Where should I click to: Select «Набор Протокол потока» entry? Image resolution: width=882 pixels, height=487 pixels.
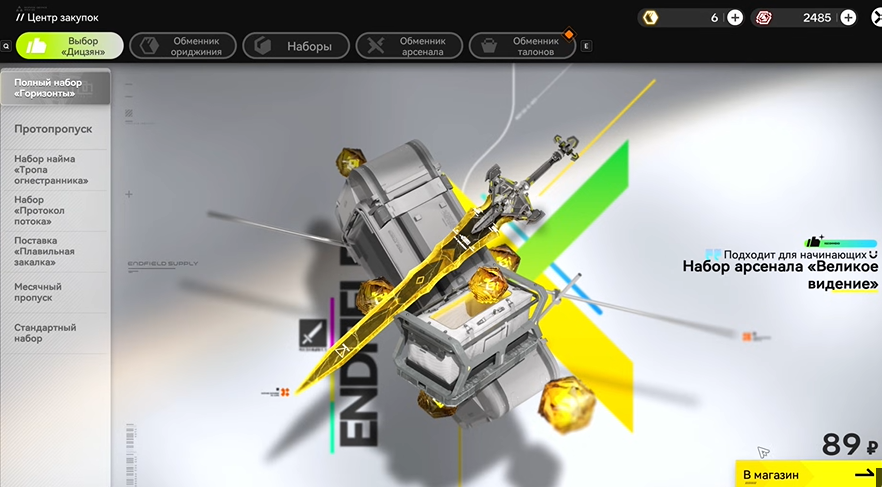55,211
